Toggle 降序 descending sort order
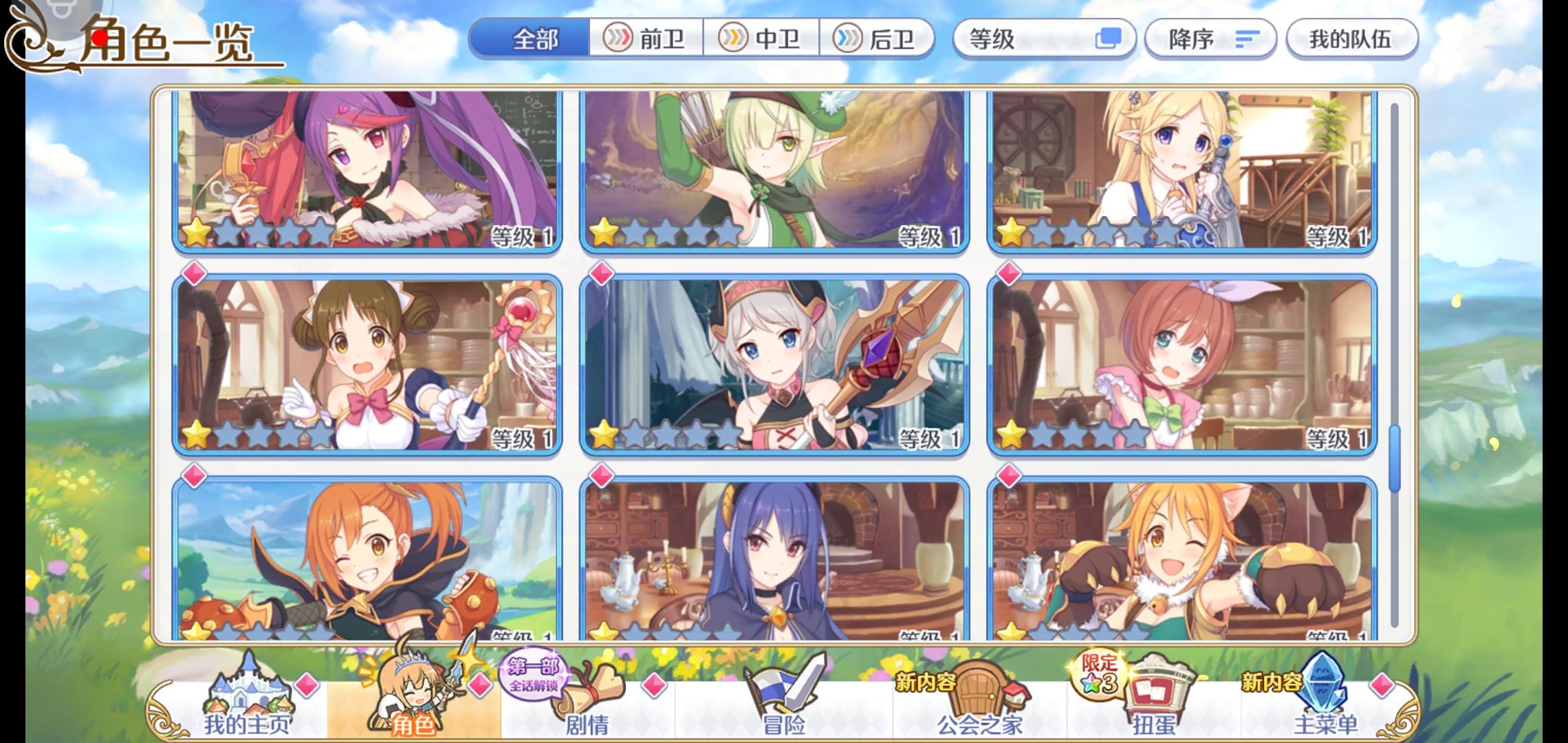Image resolution: width=1568 pixels, height=743 pixels. pos(1210,39)
